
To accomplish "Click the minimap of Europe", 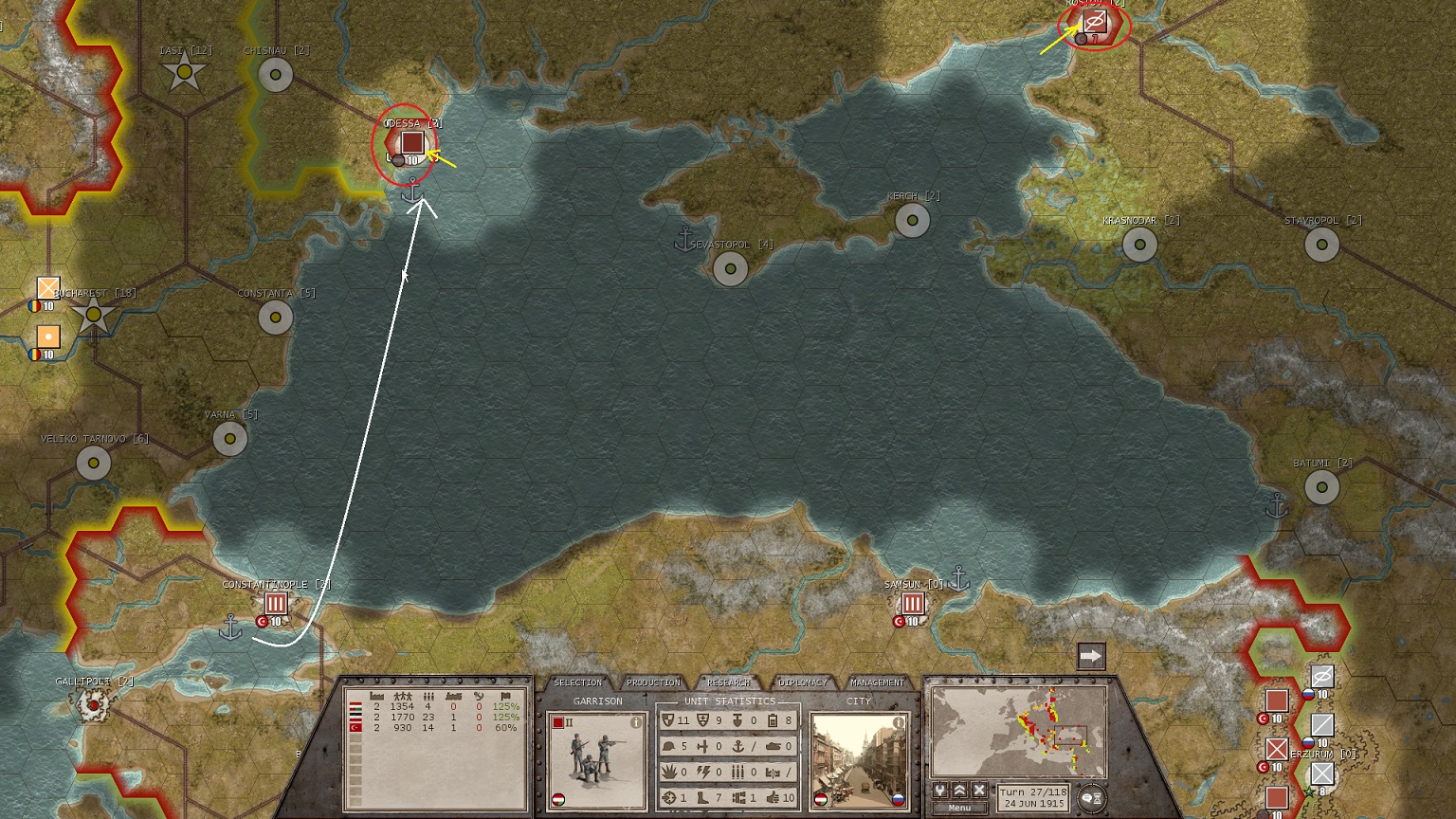I will [x=1018, y=732].
